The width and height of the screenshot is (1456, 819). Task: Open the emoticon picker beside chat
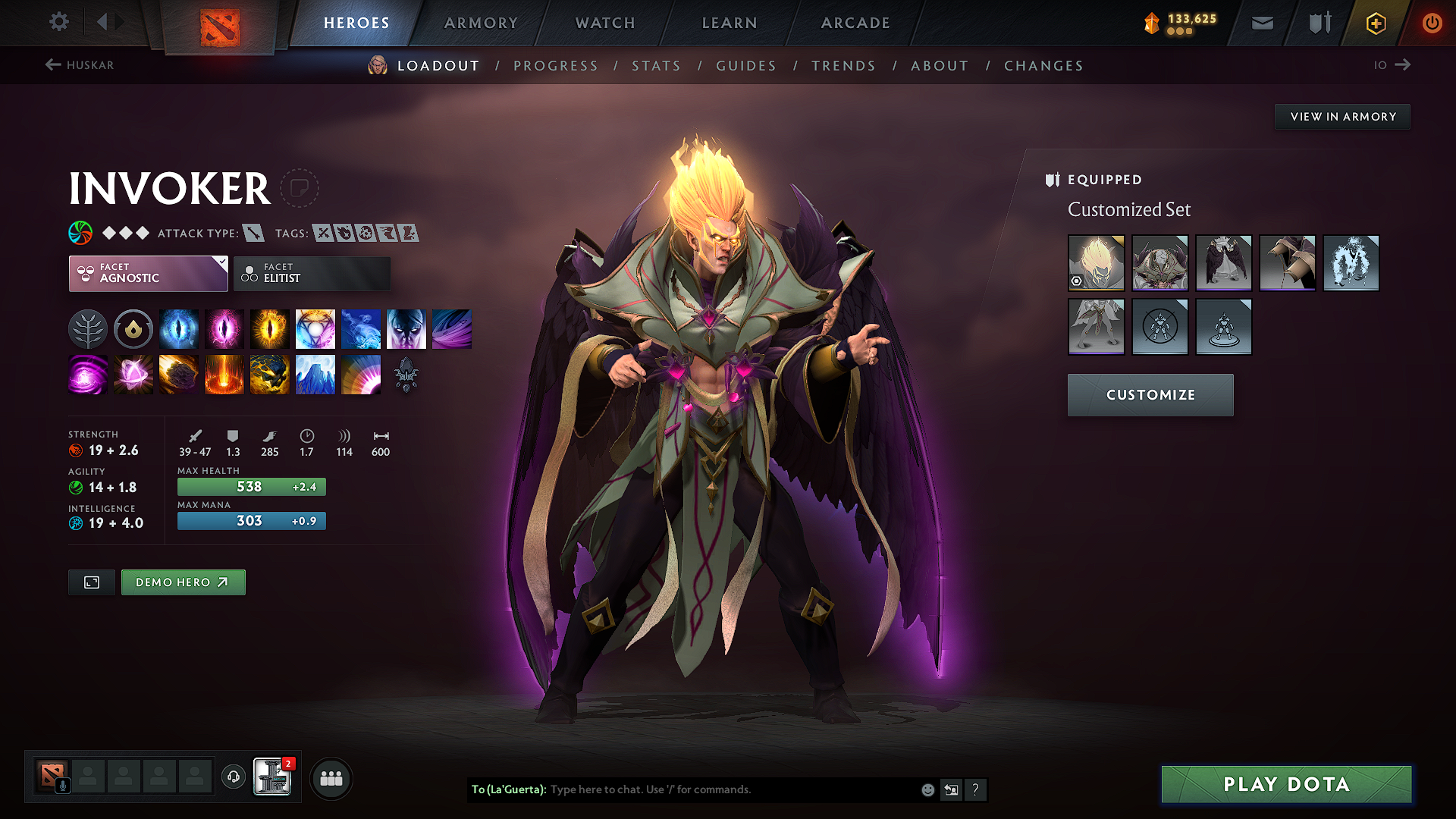pos(927,789)
